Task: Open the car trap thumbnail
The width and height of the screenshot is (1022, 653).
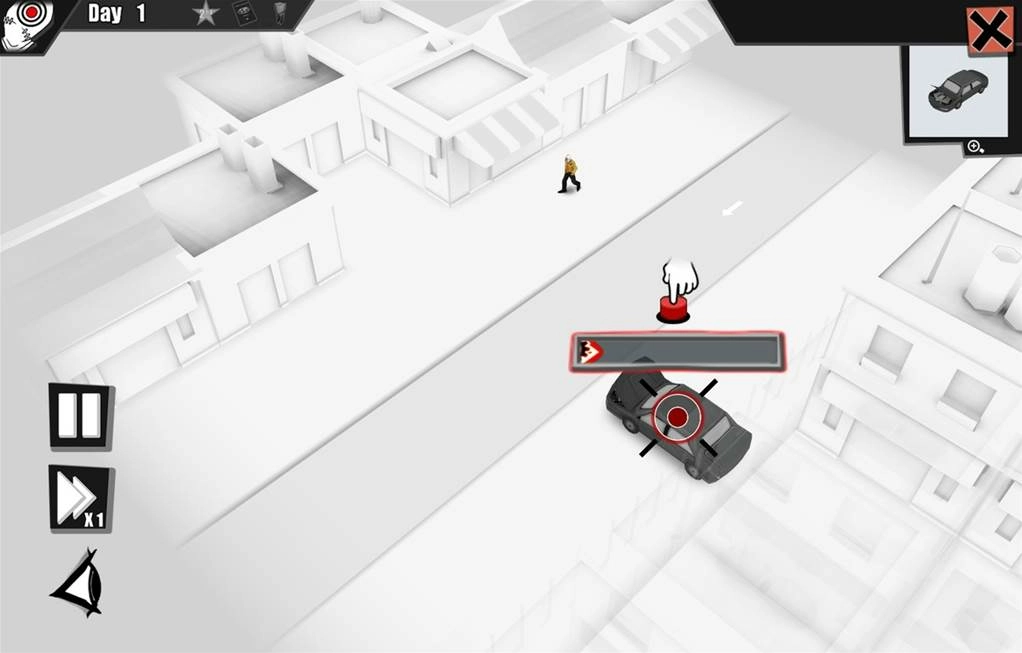Action: pyautogui.click(x=957, y=90)
